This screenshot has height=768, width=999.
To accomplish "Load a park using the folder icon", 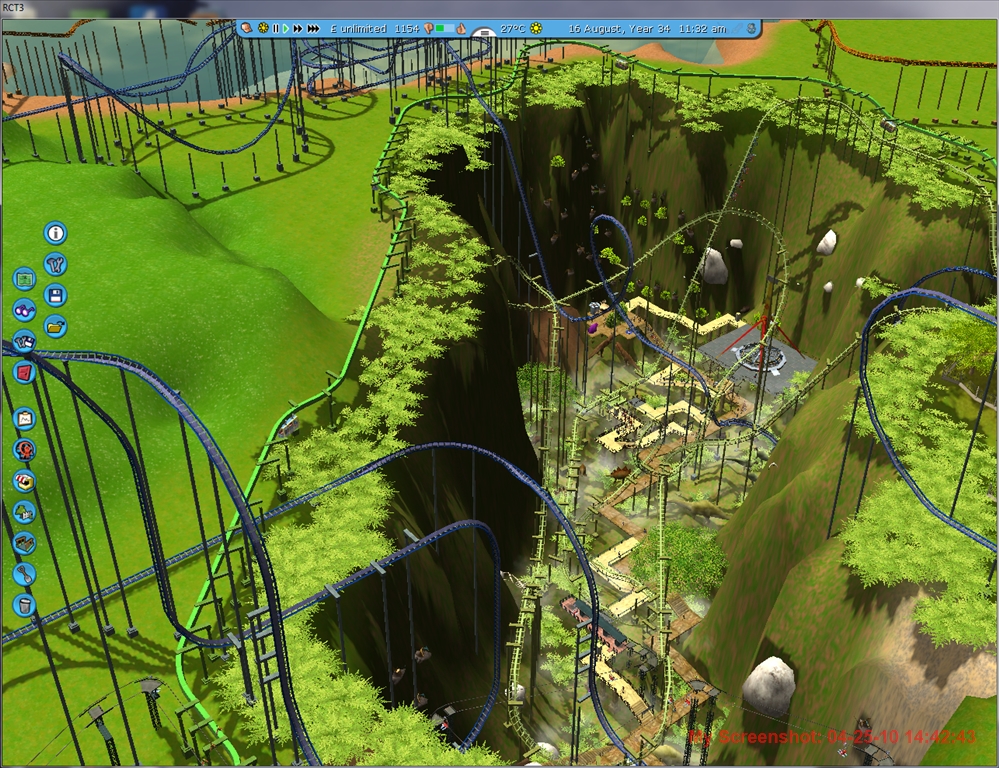I will 55,326.
